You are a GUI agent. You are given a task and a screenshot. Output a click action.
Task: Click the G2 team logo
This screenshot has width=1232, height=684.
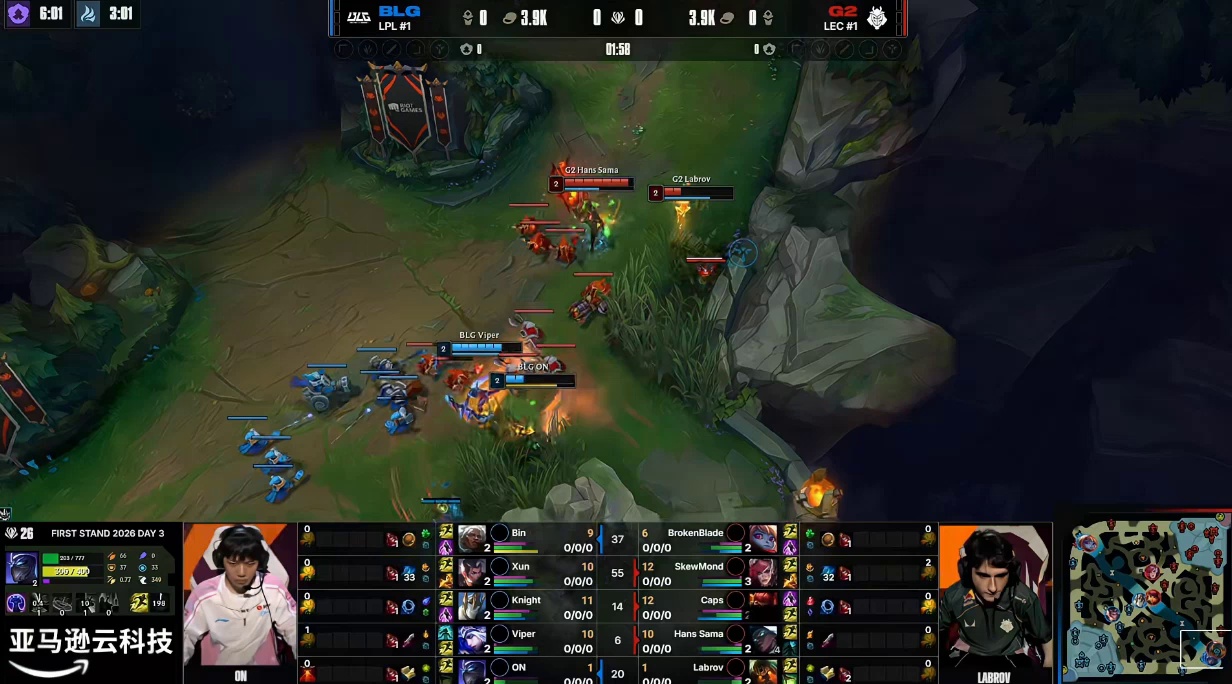coord(877,18)
